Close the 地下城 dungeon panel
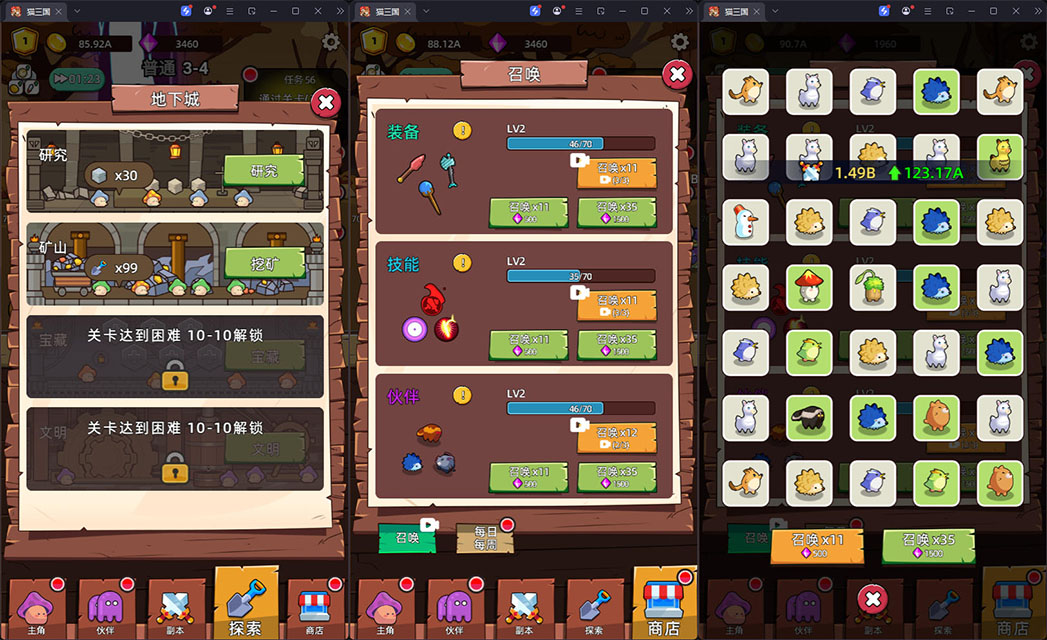 [x=325, y=102]
